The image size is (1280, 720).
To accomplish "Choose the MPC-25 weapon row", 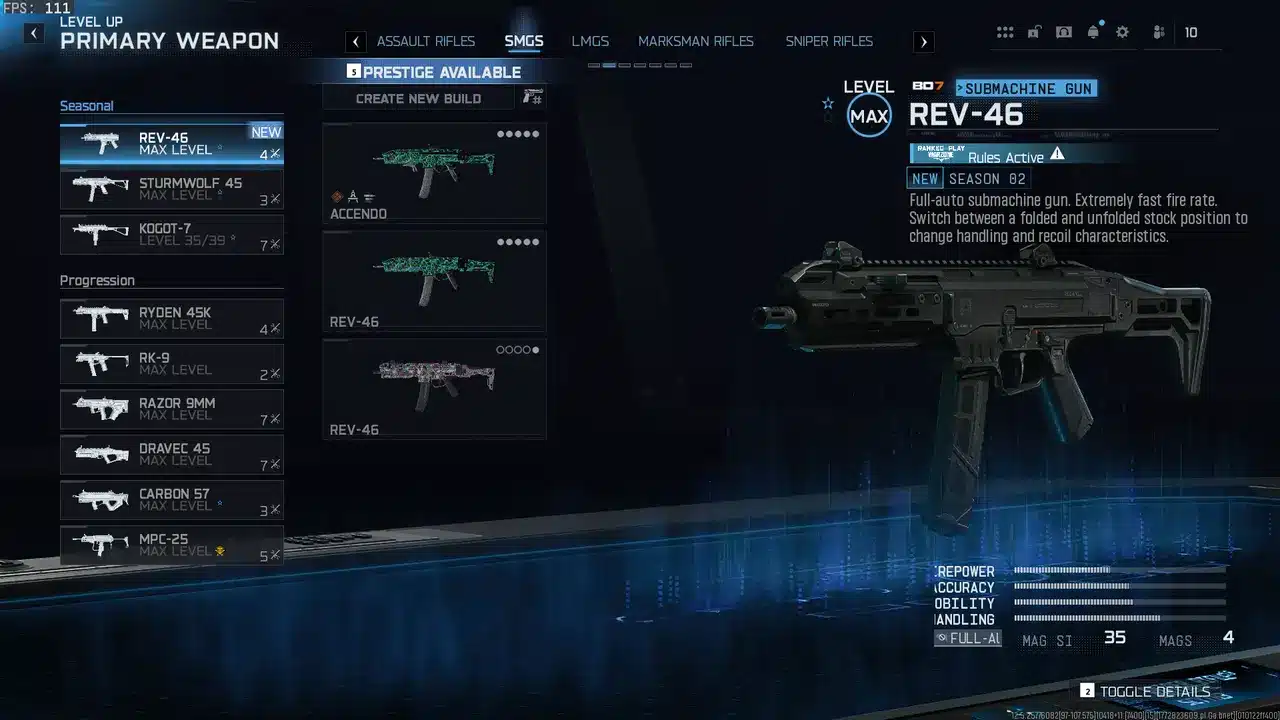I will [171, 545].
